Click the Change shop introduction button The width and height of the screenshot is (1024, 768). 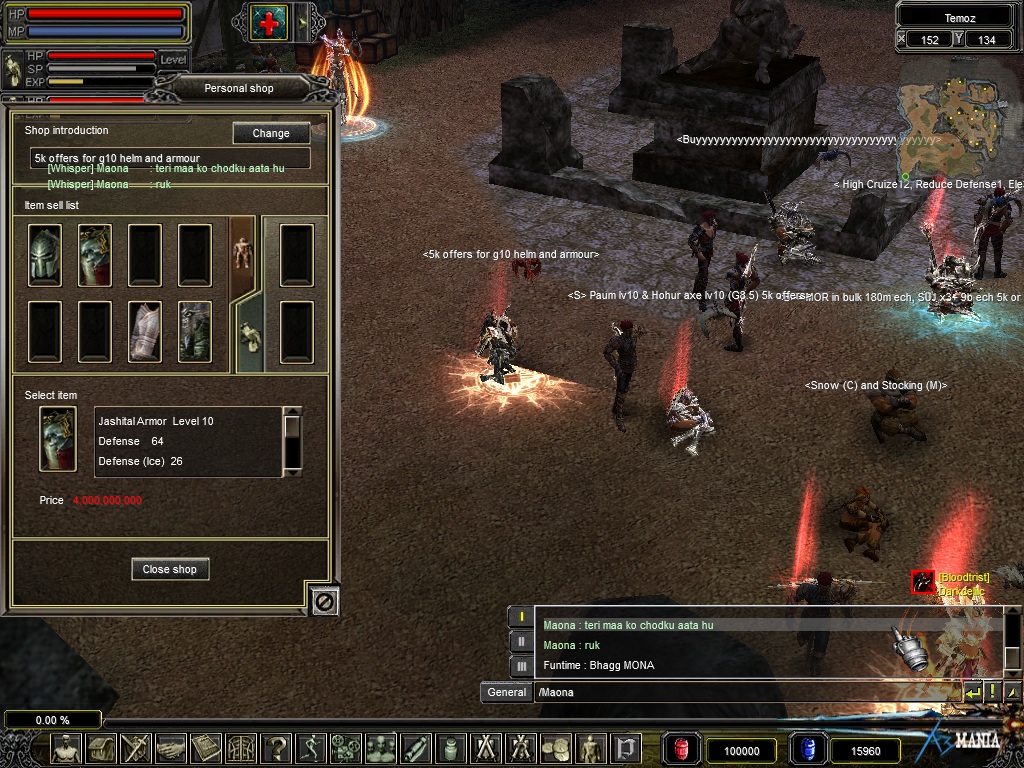(x=271, y=133)
